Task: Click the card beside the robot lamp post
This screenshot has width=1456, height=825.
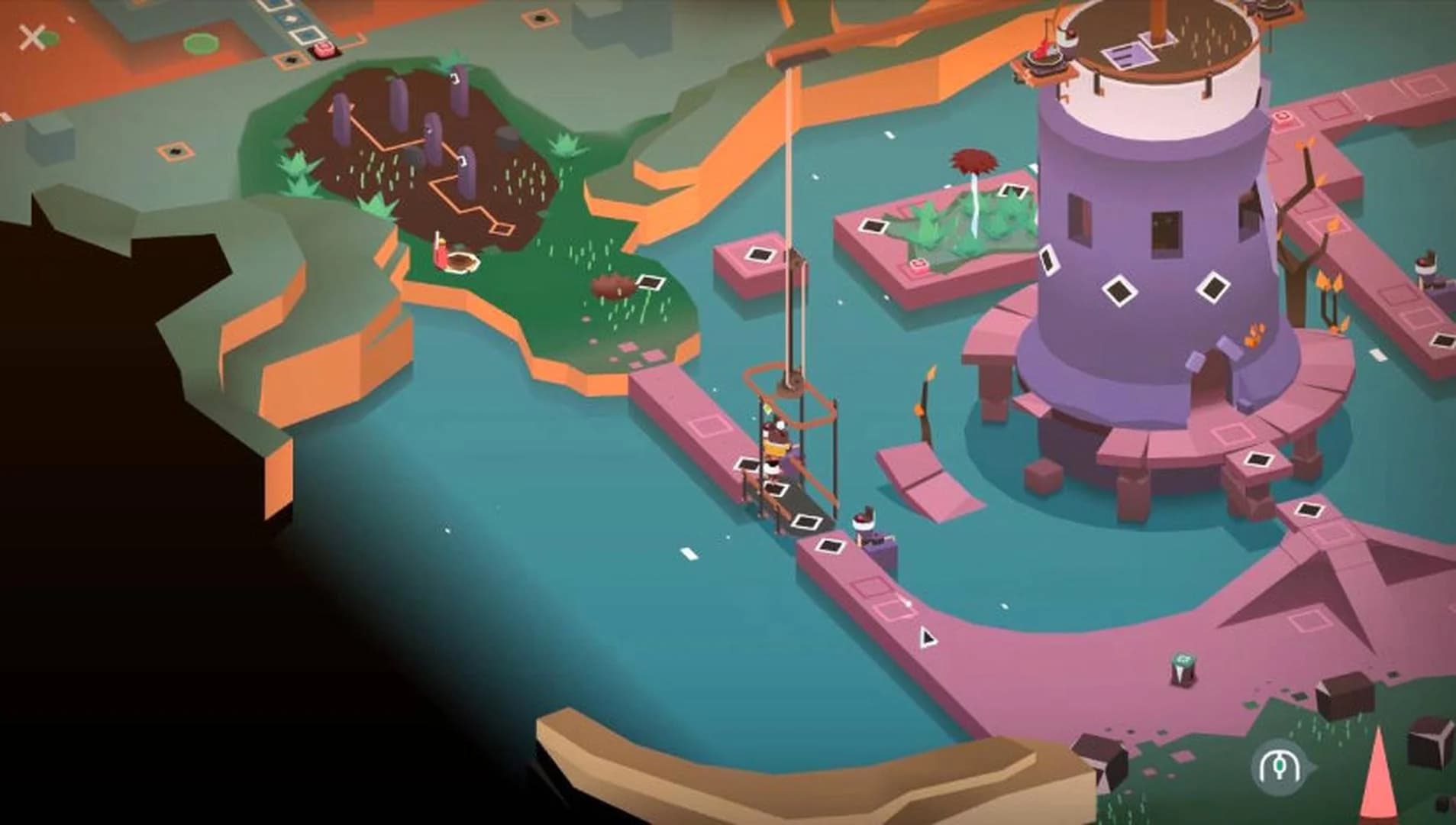Action: pyautogui.click(x=830, y=544)
